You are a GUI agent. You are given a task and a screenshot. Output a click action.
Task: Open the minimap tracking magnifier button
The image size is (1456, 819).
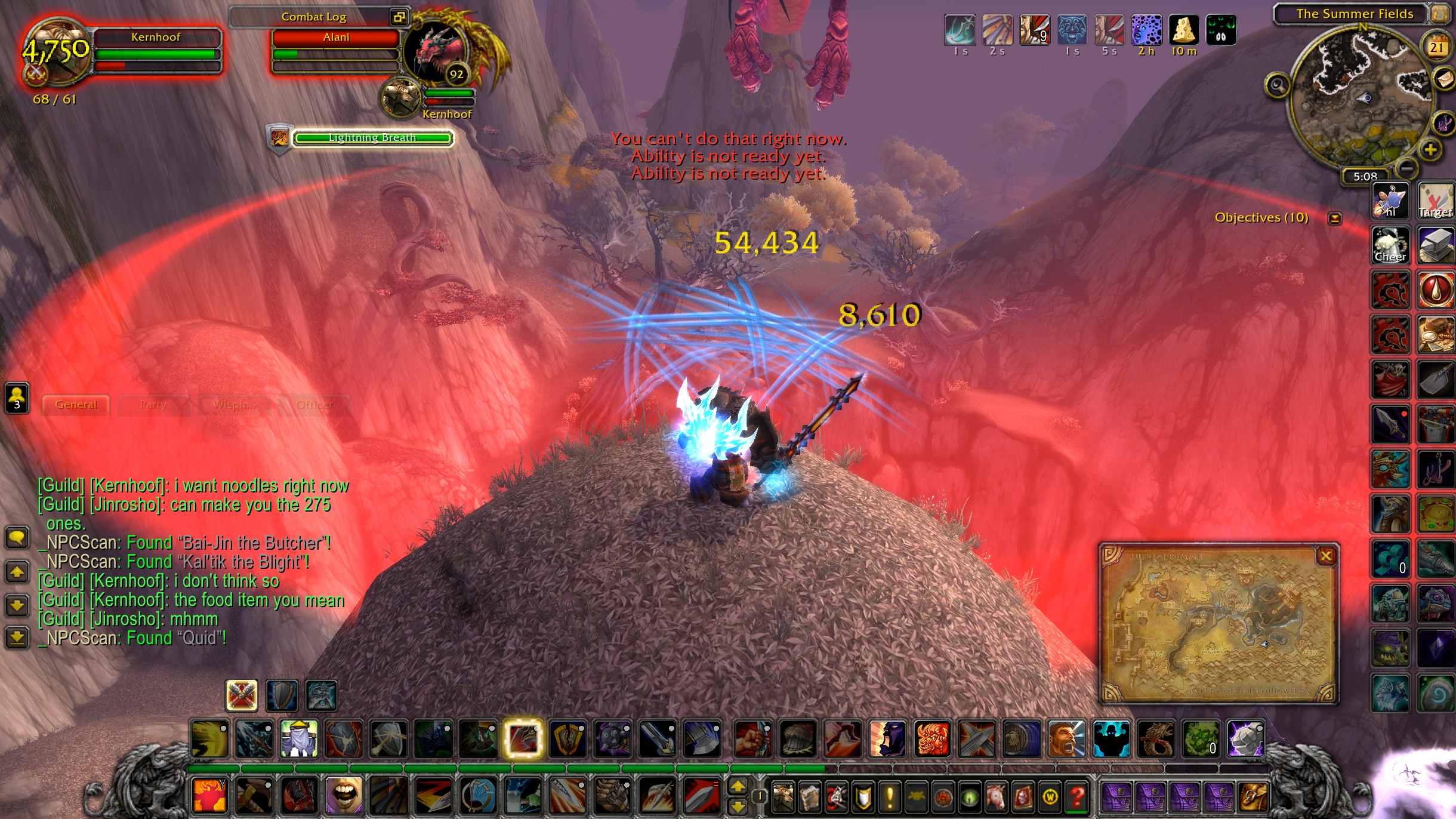[x=1277, y=86]
